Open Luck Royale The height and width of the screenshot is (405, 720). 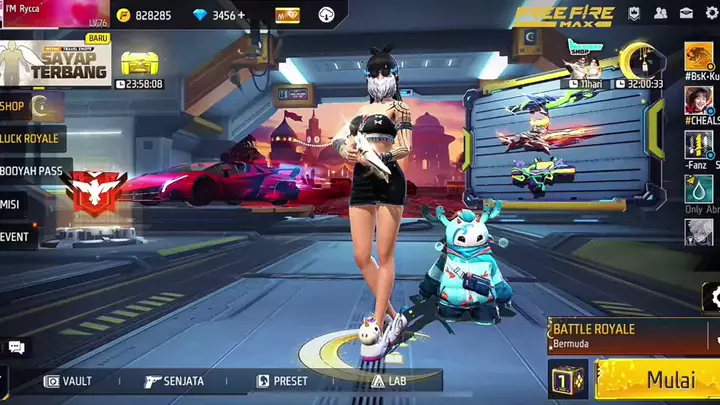point(29,138)
